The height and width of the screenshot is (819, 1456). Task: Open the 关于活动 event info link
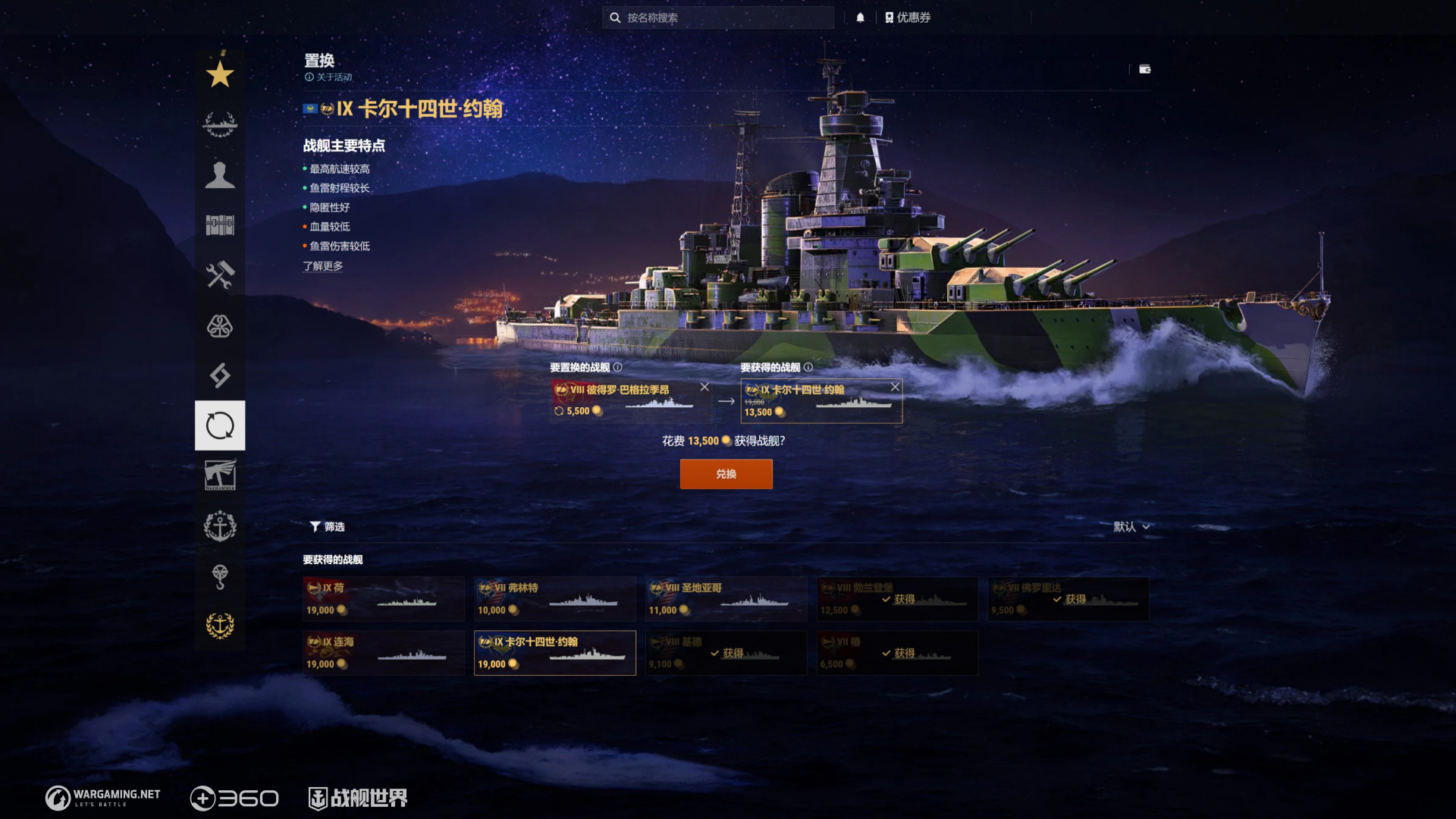[329, 77]
